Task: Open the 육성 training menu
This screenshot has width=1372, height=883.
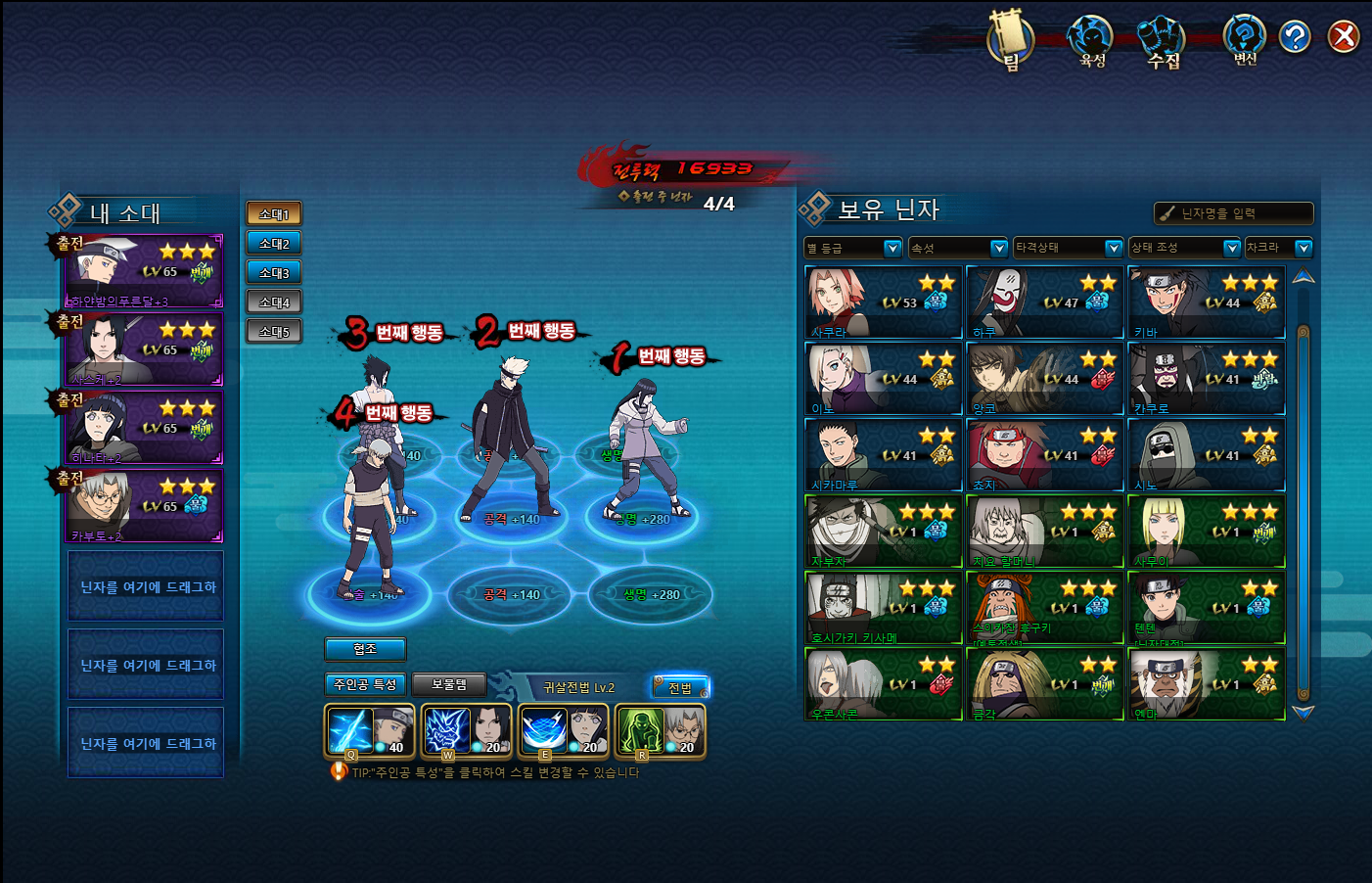Action: [1091, 41]
